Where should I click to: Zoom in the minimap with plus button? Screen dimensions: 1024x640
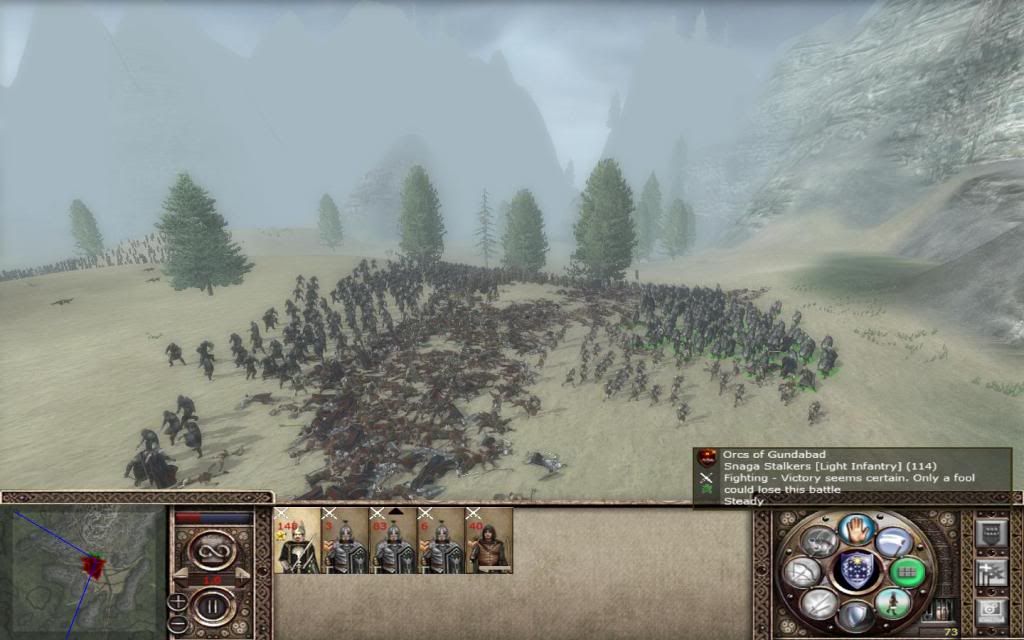[178, 602]
